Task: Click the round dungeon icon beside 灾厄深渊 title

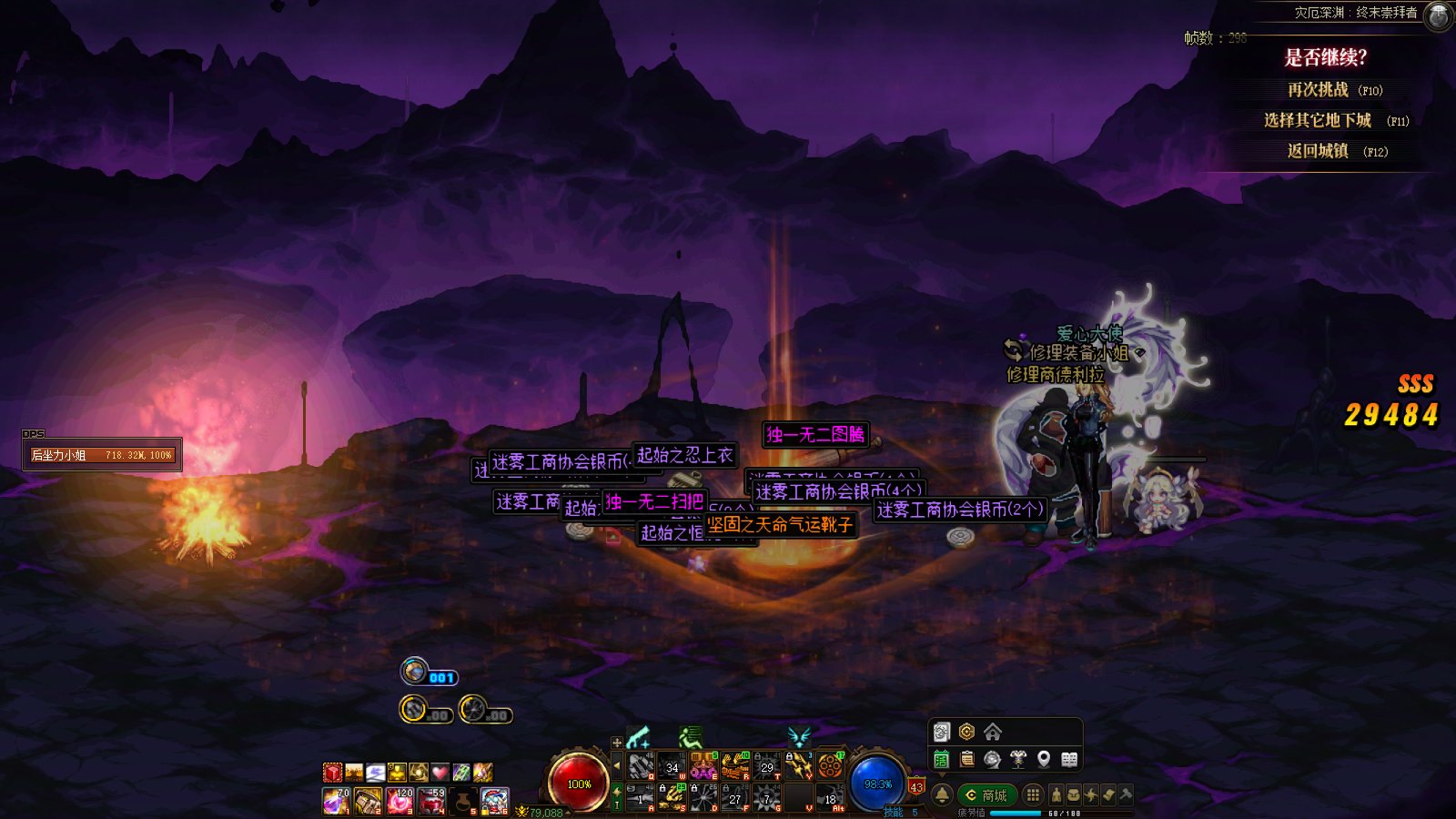Action: pyautogui.click(x=1438, y=15)
